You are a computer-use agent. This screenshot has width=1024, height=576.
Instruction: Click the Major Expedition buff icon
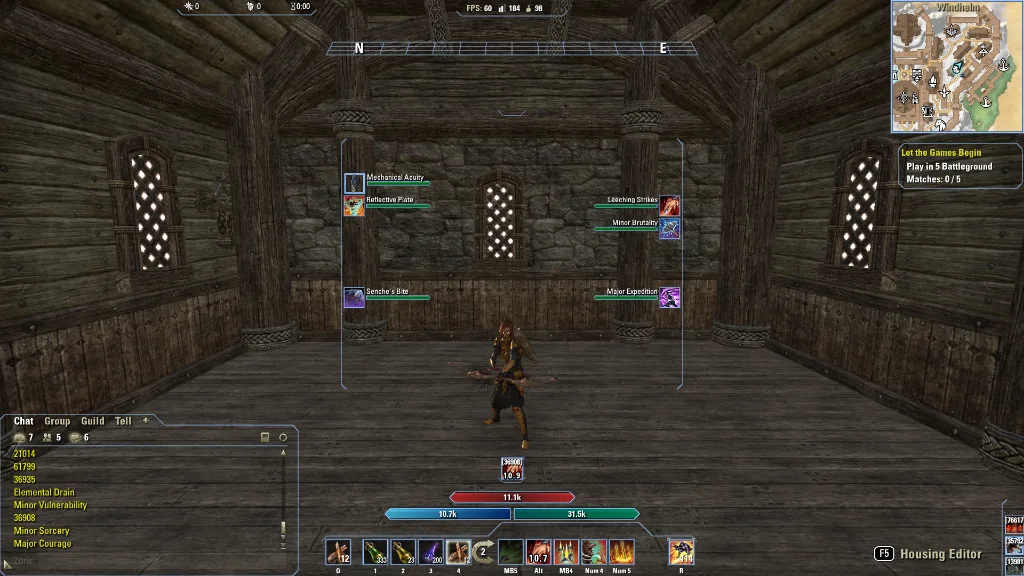(x=669, y=297)
